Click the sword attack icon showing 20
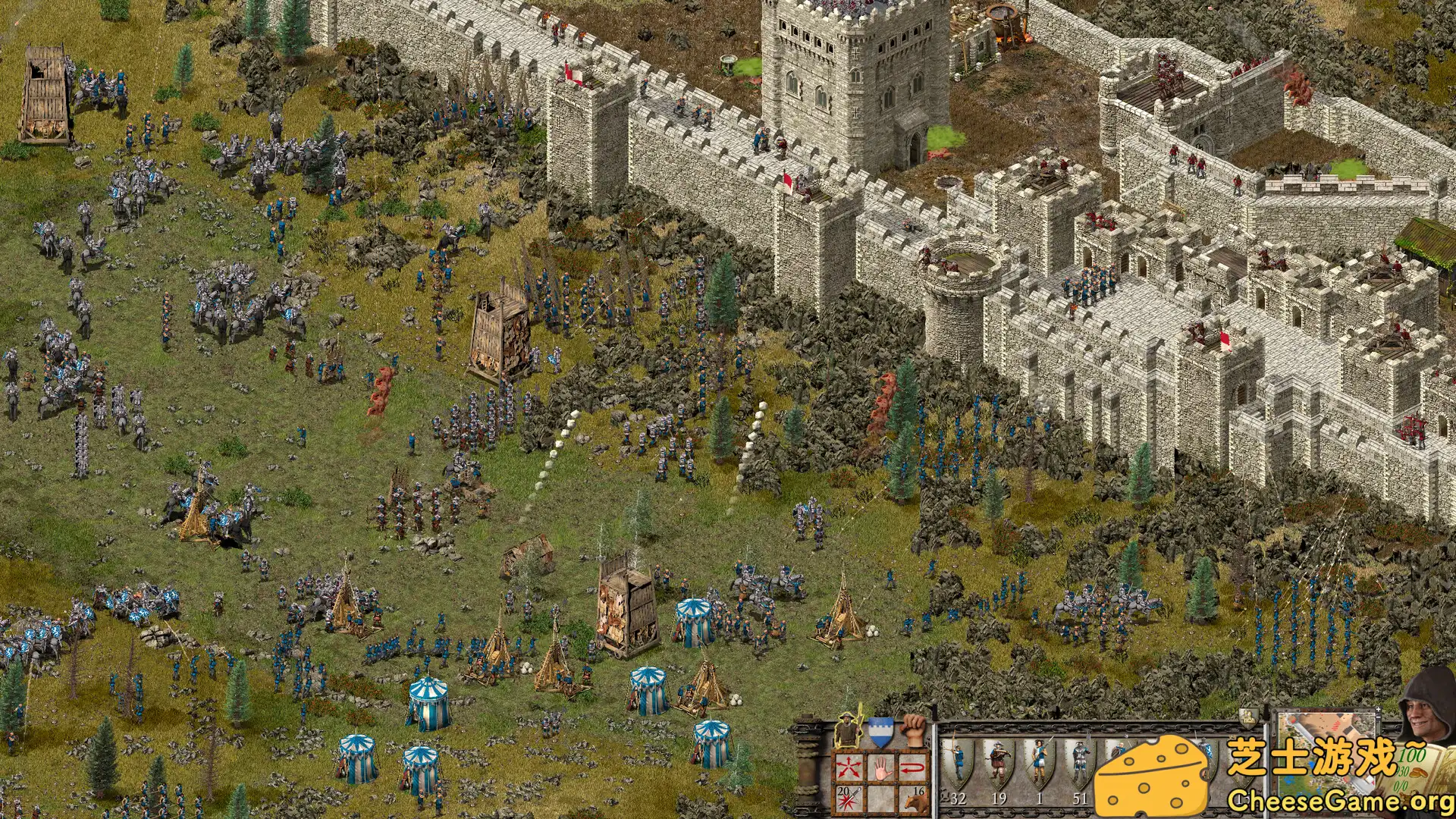This screenshot has width=1456, height=819. click(848, 798)
